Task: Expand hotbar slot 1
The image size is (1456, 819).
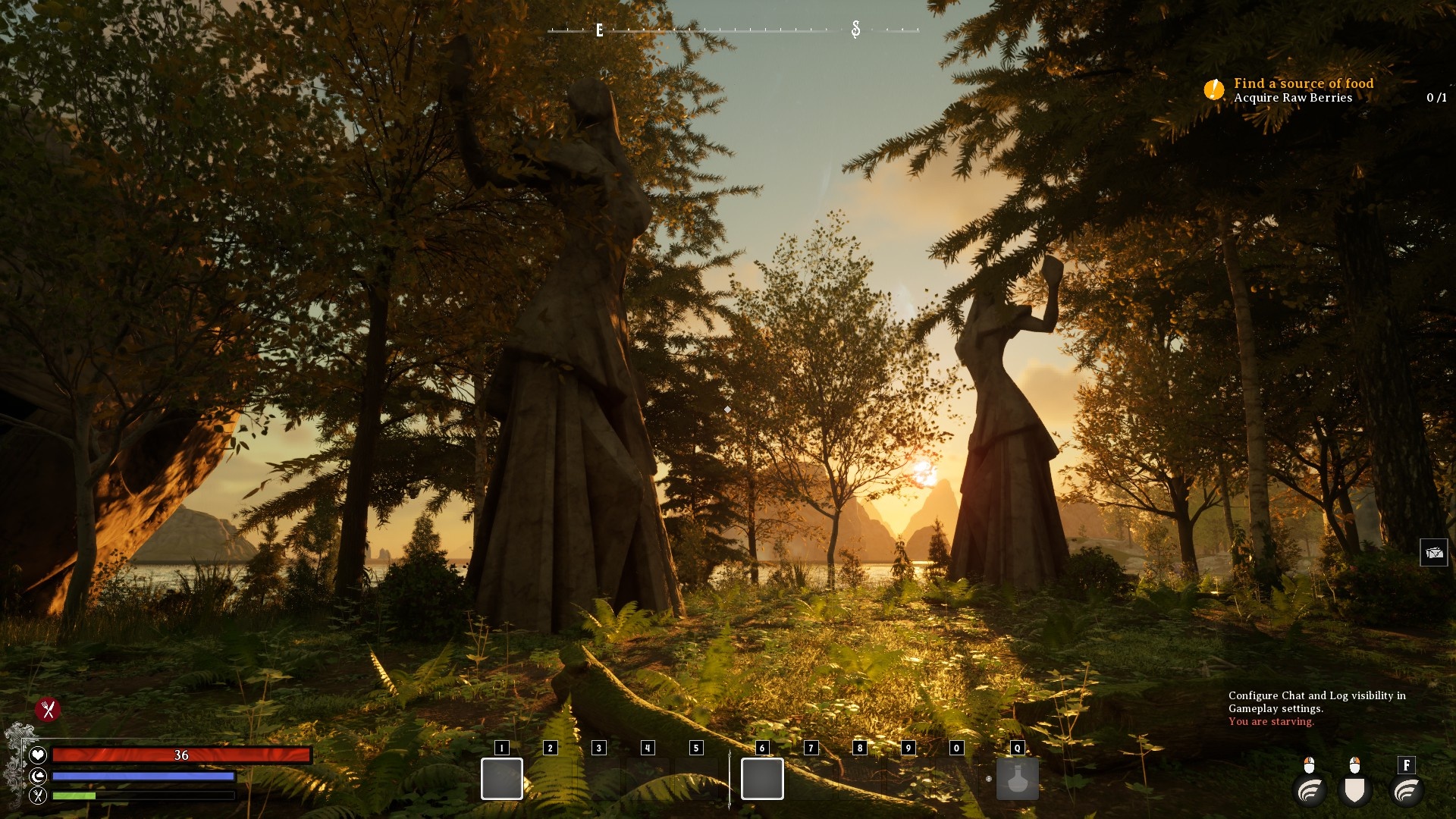Action: (501, 779)
